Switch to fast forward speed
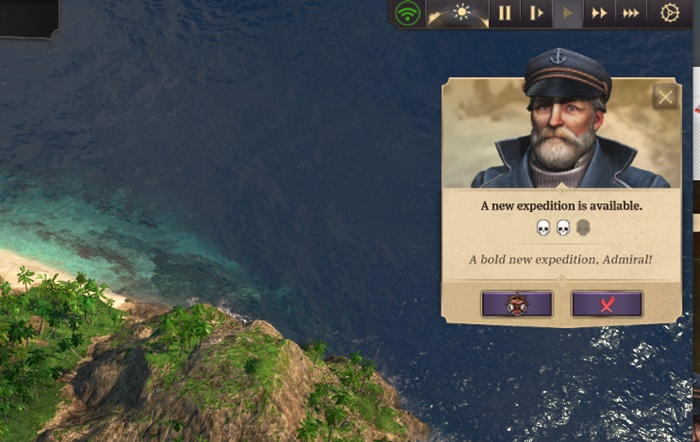The width and height of the screenshot is (700, 442). [x=599, y=13]
